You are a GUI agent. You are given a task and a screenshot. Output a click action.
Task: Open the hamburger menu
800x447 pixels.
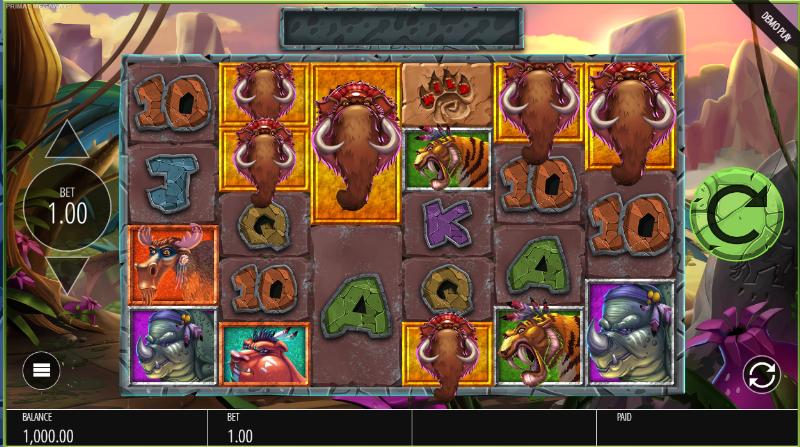click(42, 371)
